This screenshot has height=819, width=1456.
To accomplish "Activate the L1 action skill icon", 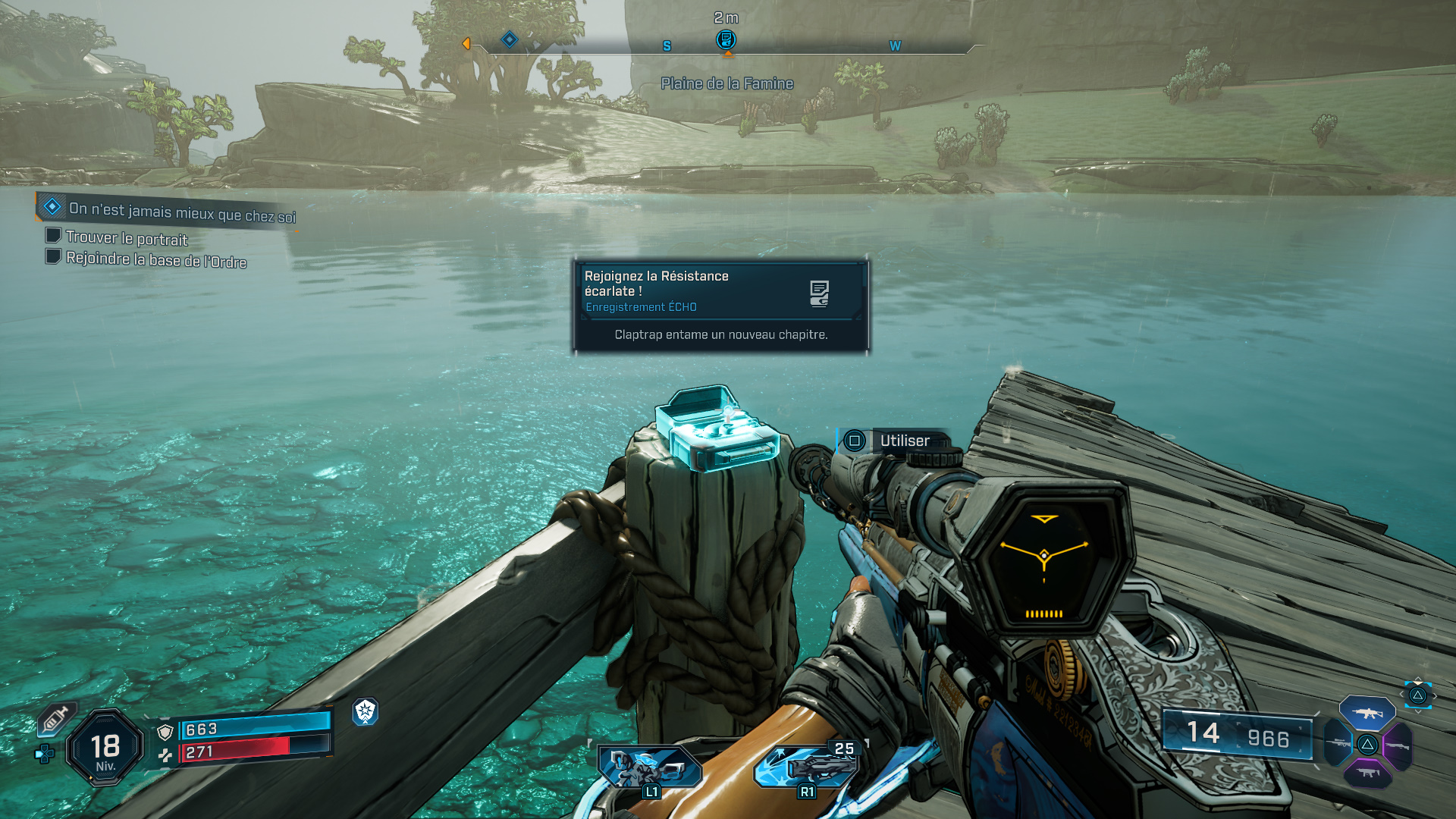I will (649, 767).
